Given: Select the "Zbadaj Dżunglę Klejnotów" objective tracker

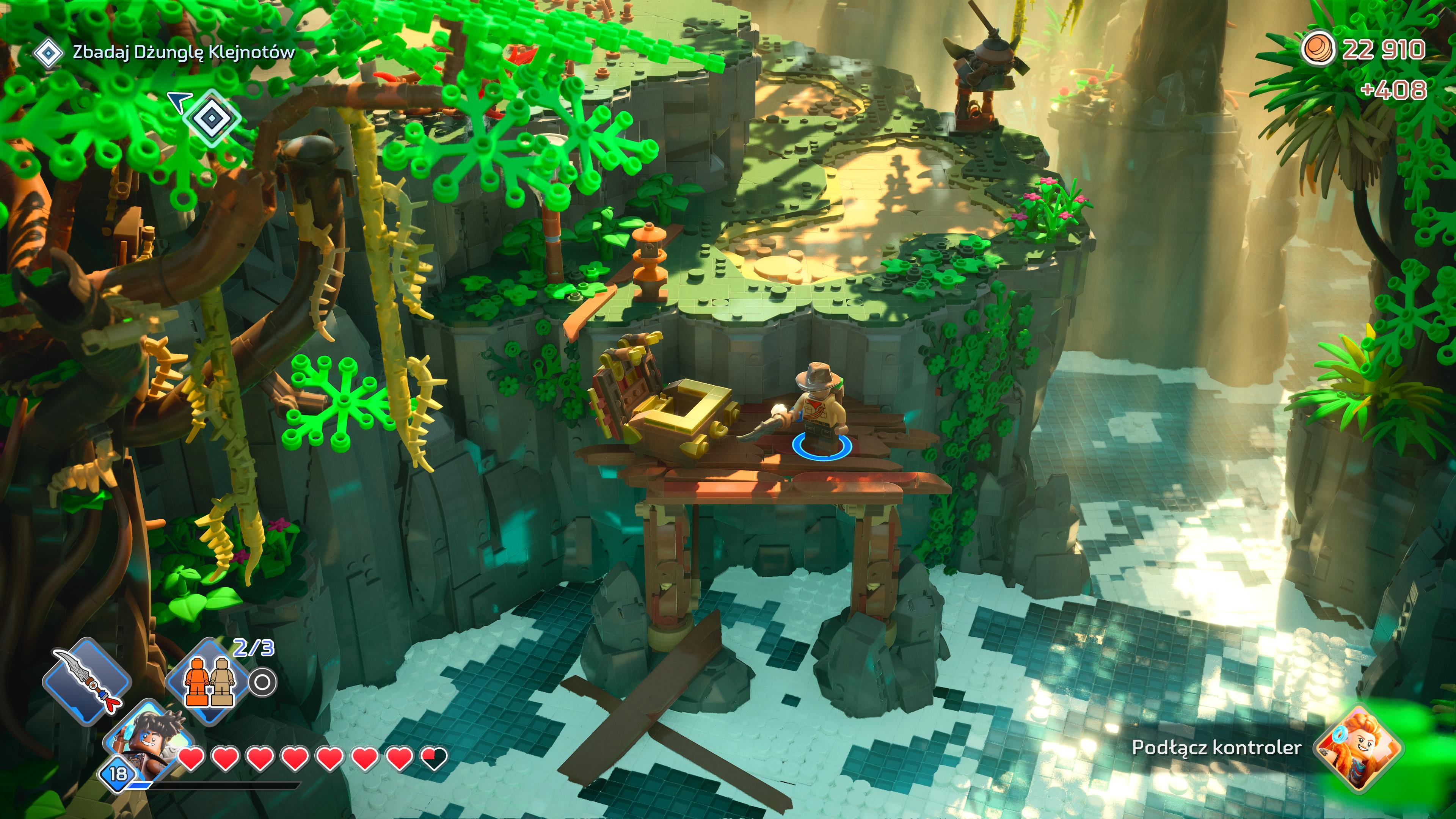Looking at the screenshot, I should (x=183, y=53).
